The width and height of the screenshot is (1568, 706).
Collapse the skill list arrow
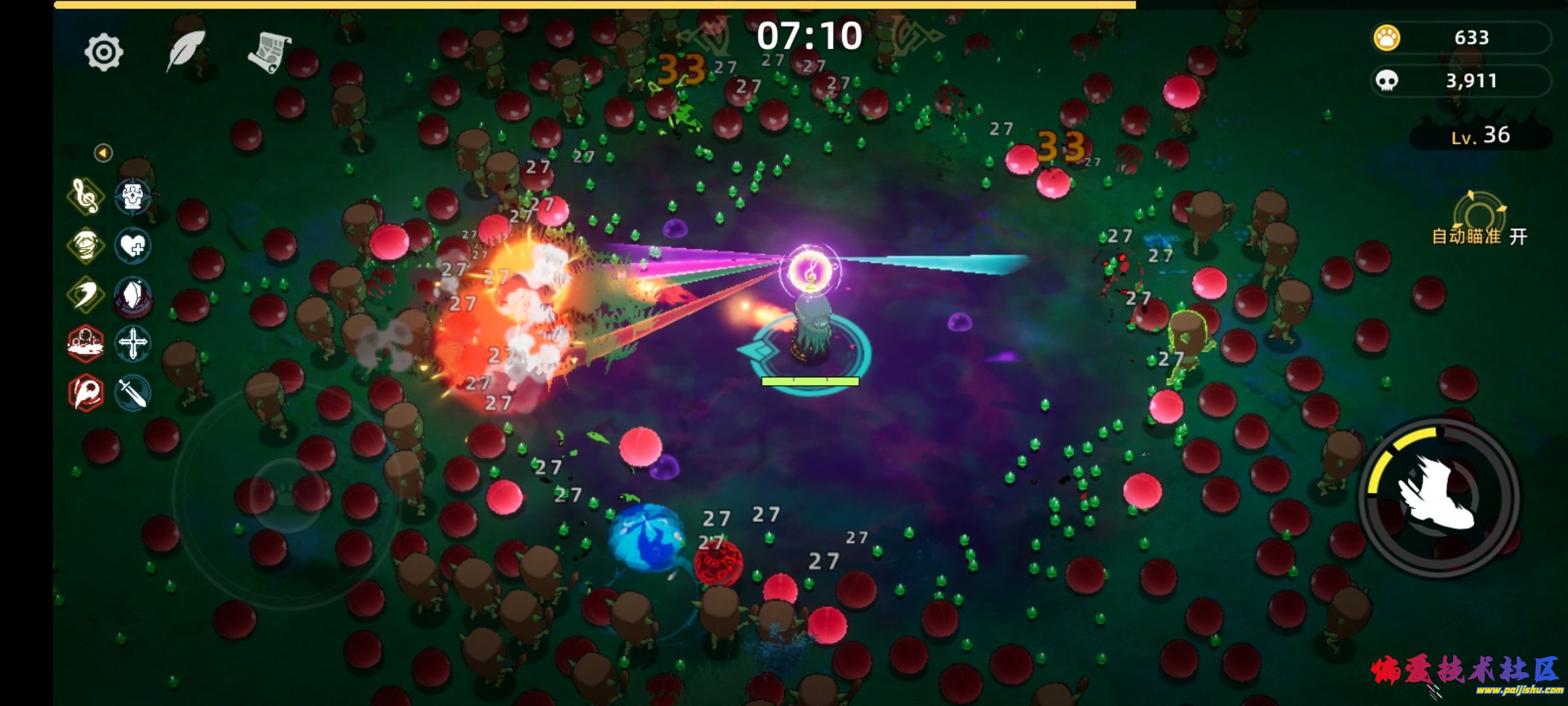point(103,153)
